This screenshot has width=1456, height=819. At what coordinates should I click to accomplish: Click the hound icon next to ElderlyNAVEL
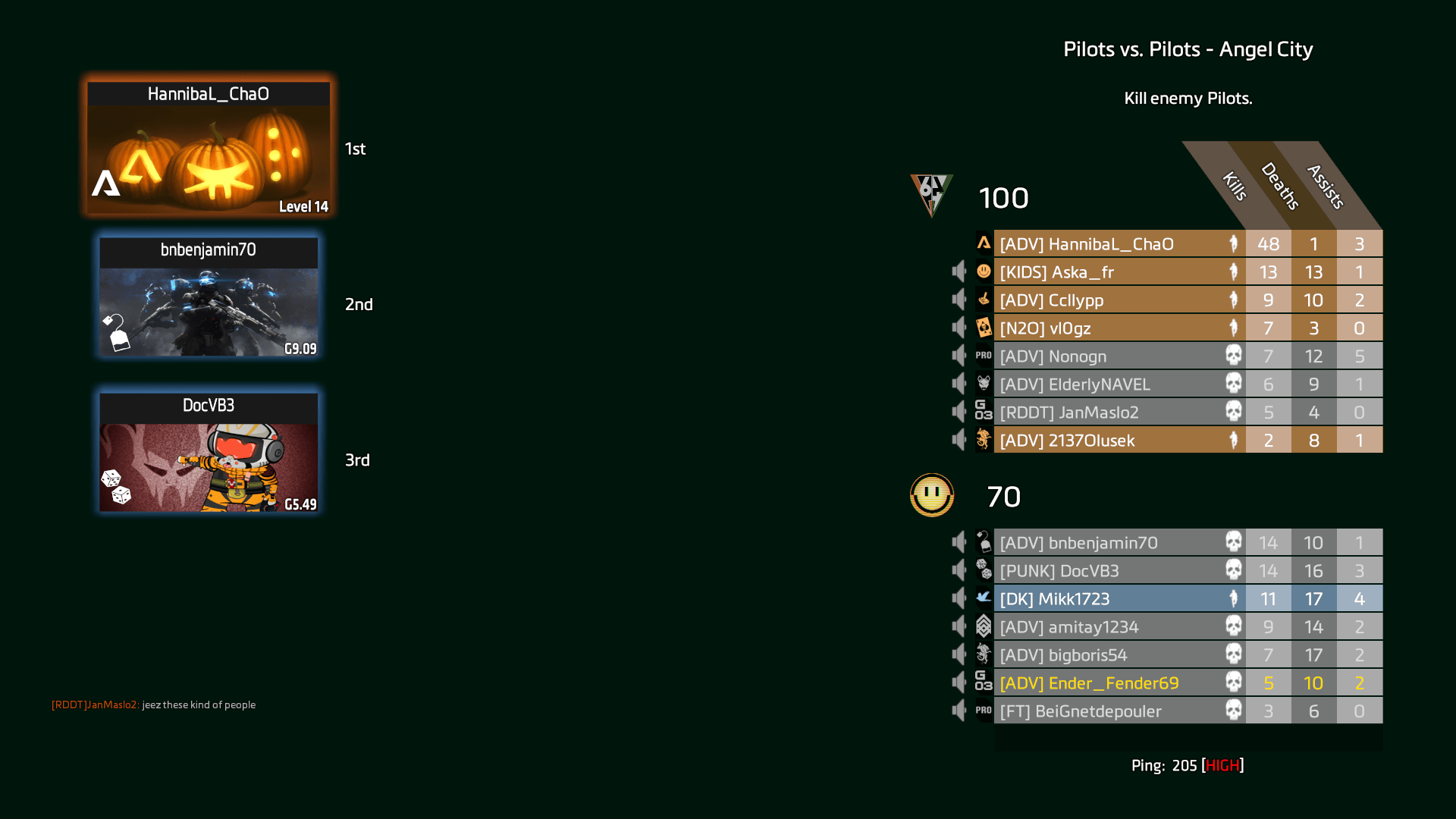click(x=984, y=384)
